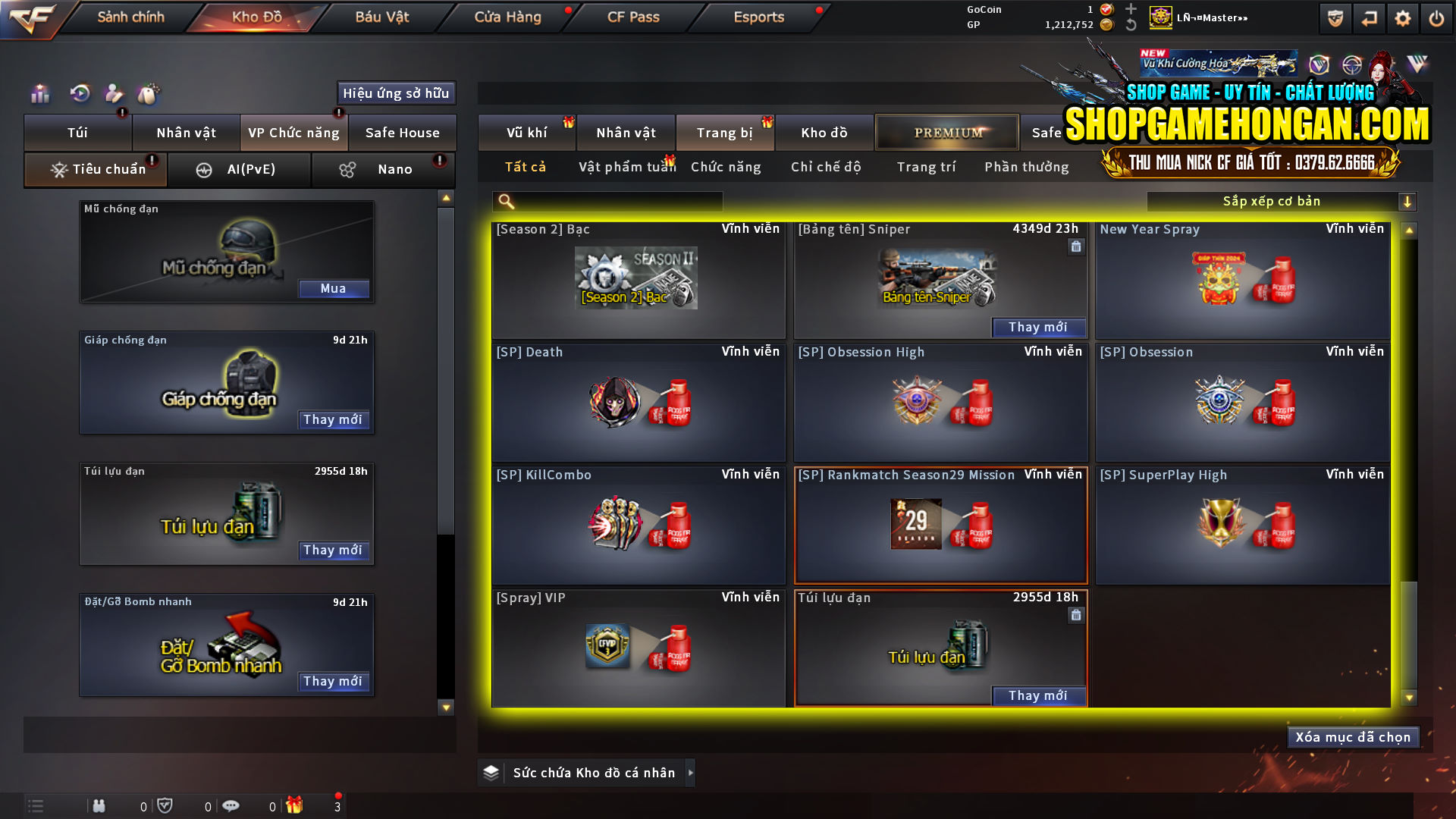Open the CF Pass menu

[x=634, y=17]
